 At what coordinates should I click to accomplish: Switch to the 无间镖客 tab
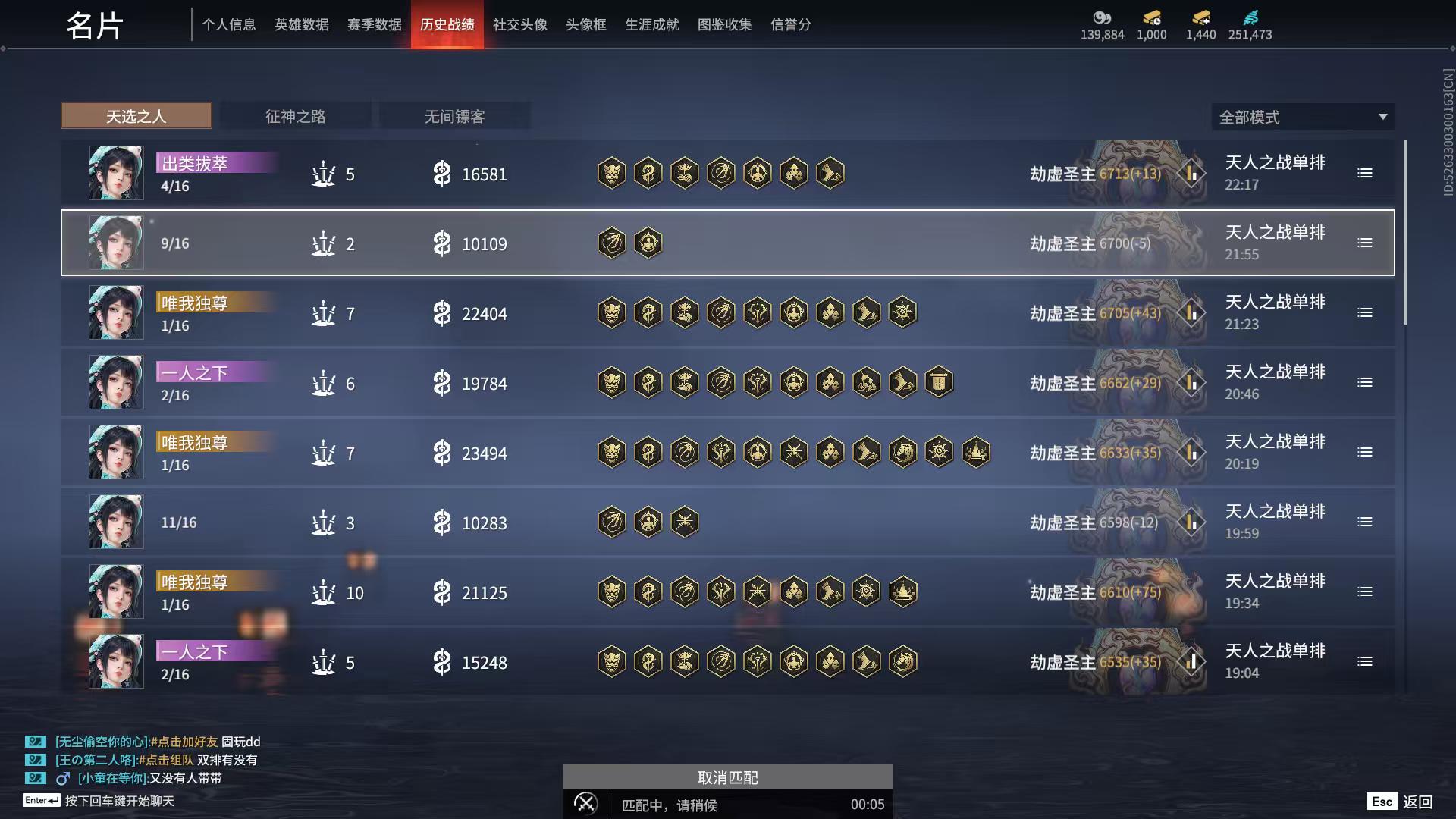pos(455,116)
